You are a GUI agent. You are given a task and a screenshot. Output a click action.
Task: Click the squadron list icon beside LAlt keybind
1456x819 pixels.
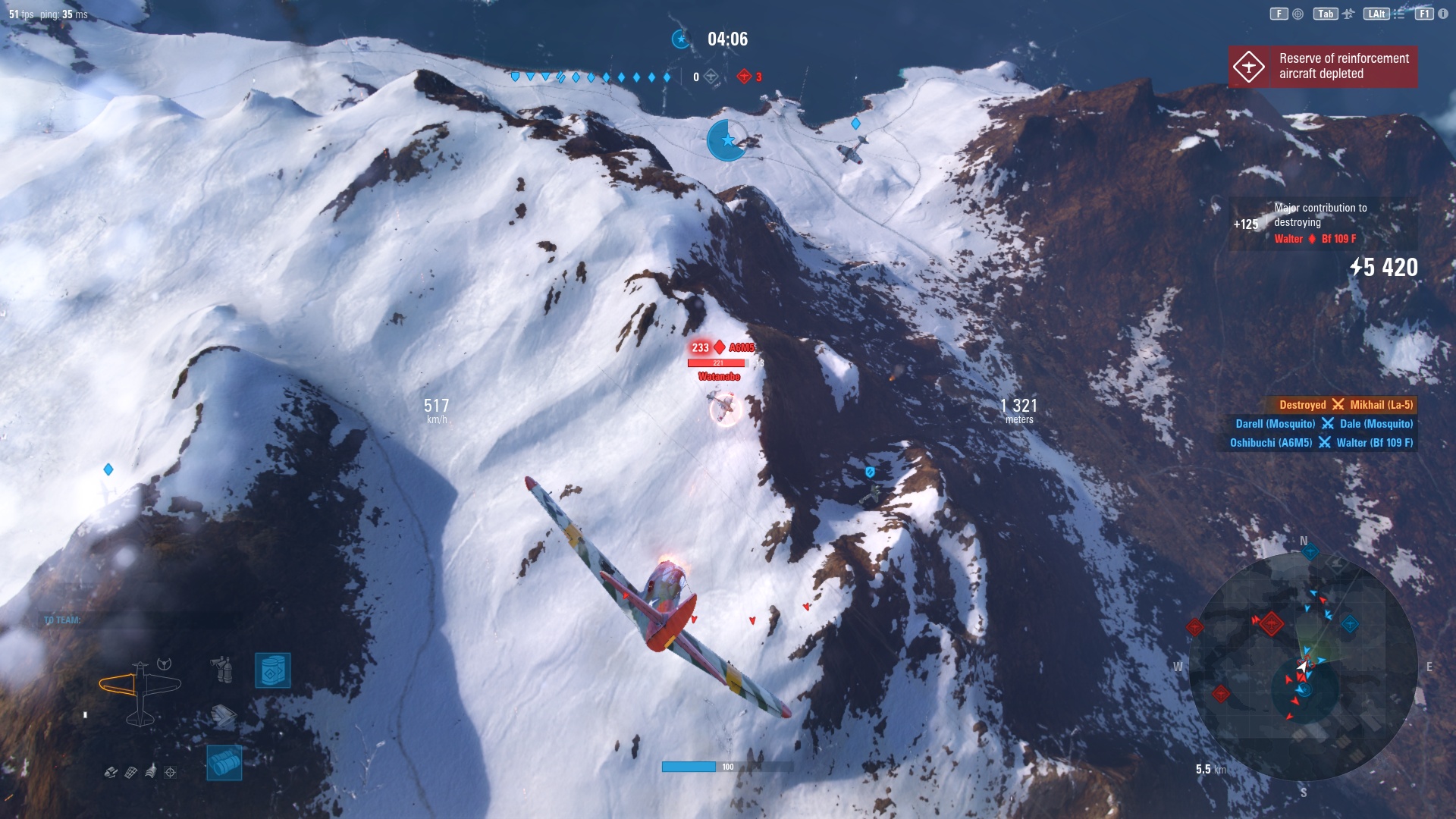coord(1400,14)
